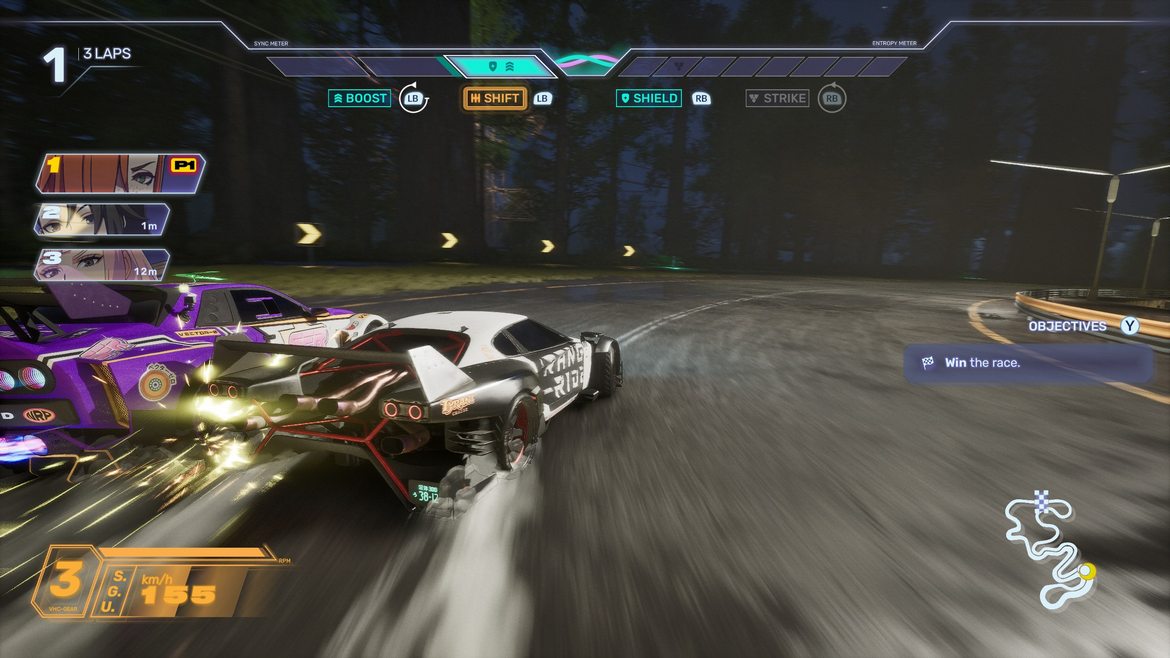
Task: Activate the Shield ability
Action: (649, 98)
